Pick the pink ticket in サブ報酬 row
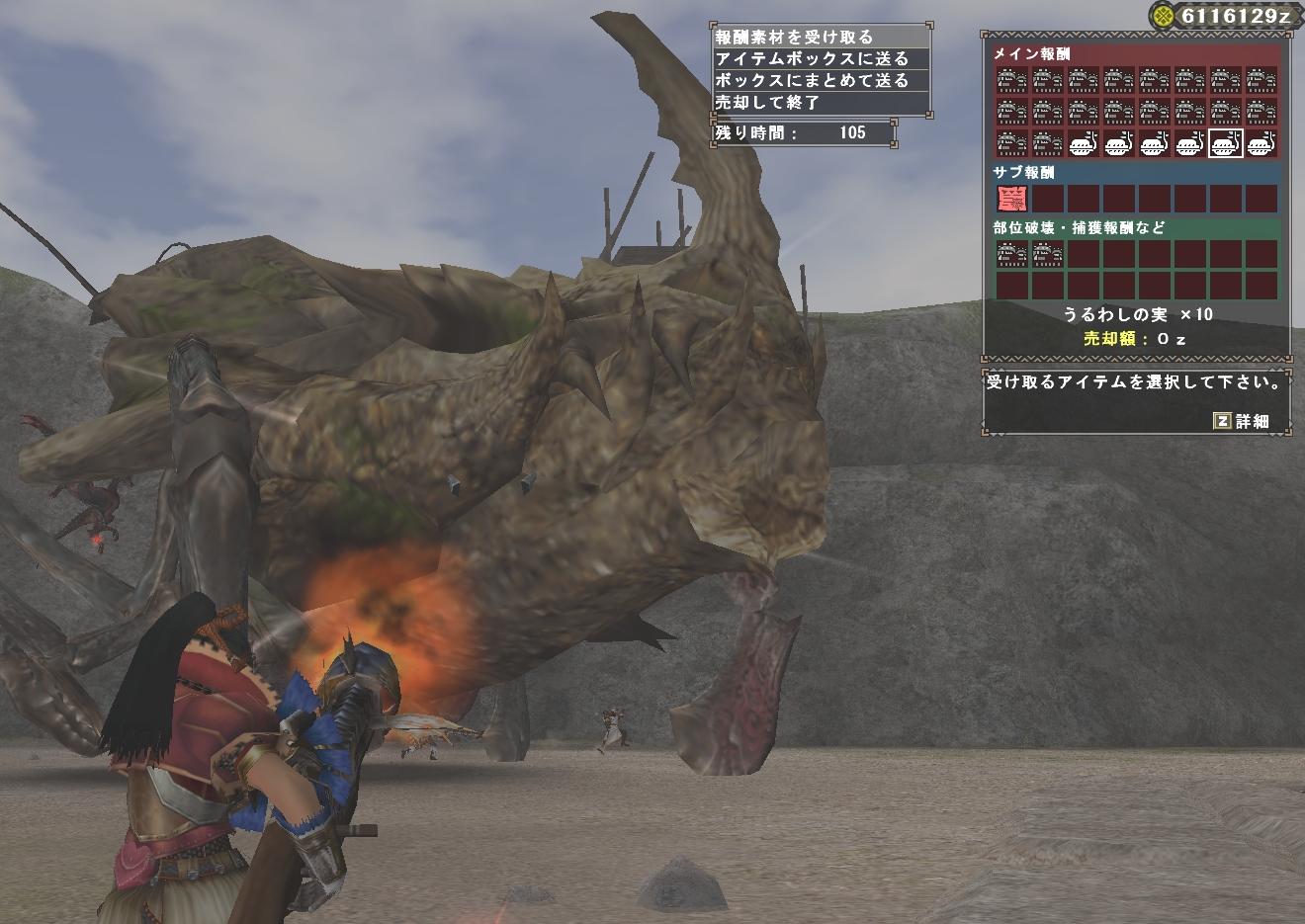Image resolution: width=1305 pixels, height=924 pixels. pos(1011,199)
